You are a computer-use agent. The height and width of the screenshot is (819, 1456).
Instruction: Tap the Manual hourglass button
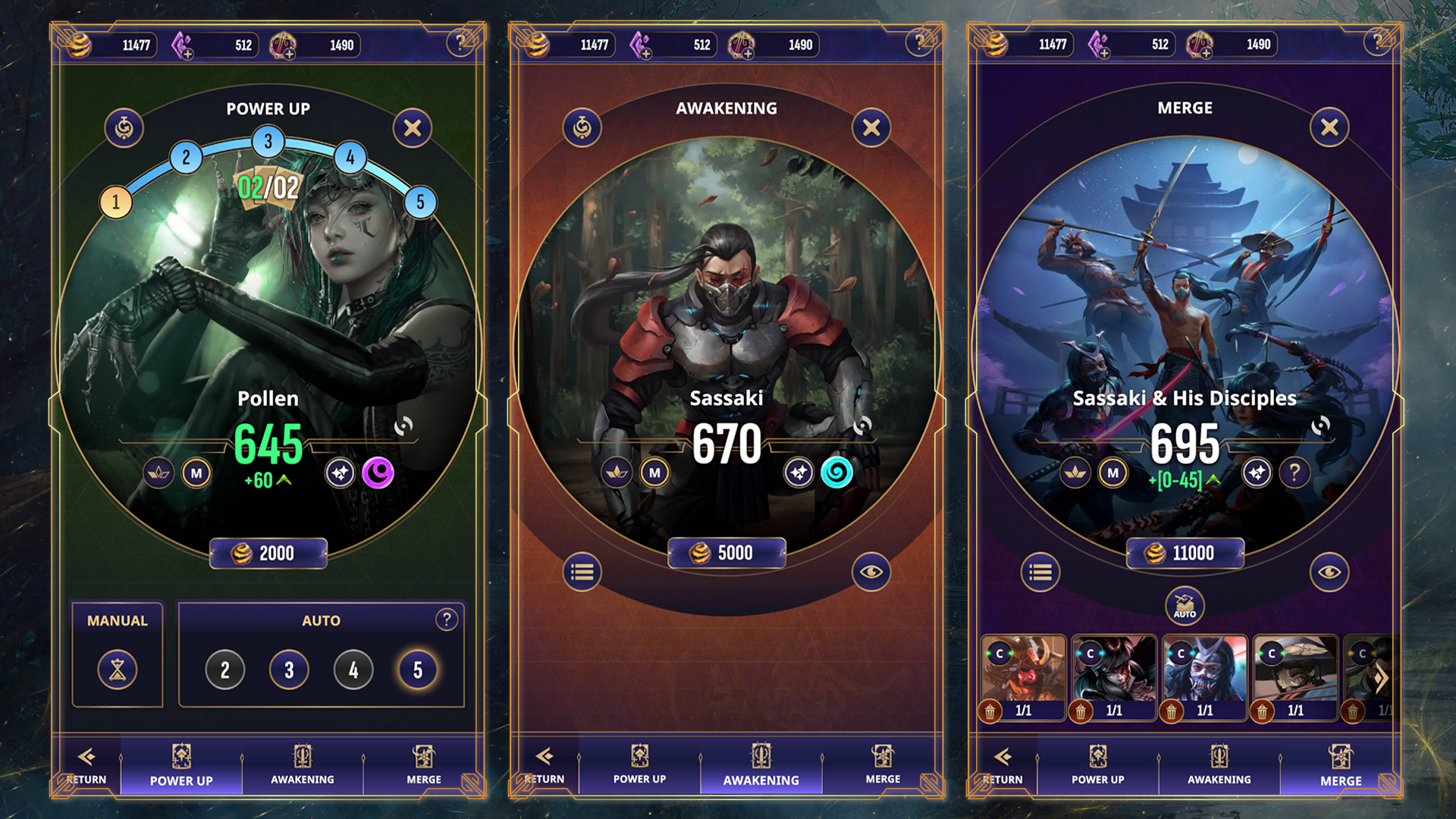[118, 670]
